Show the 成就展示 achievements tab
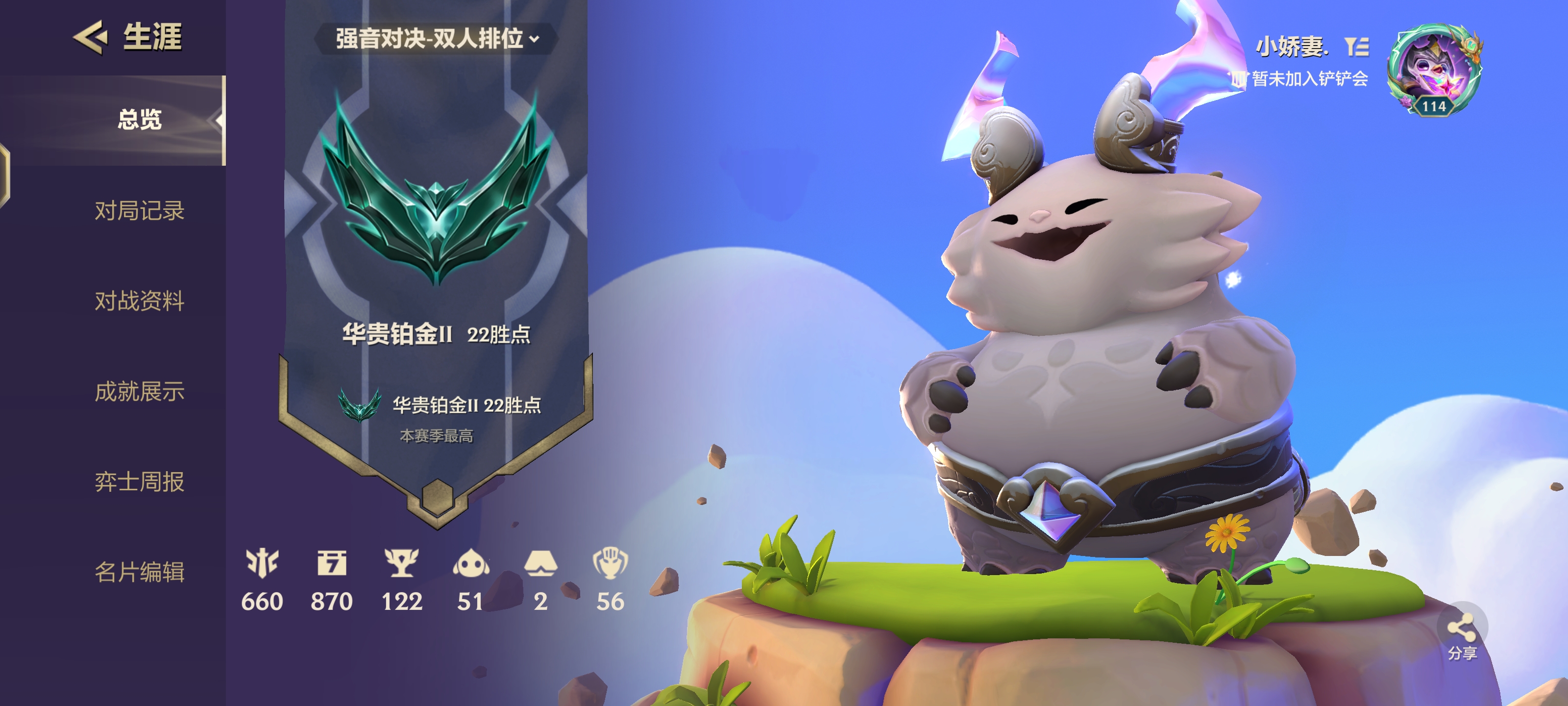Image resolution: width=1568 pixels, height=706 pixels. 139,392
